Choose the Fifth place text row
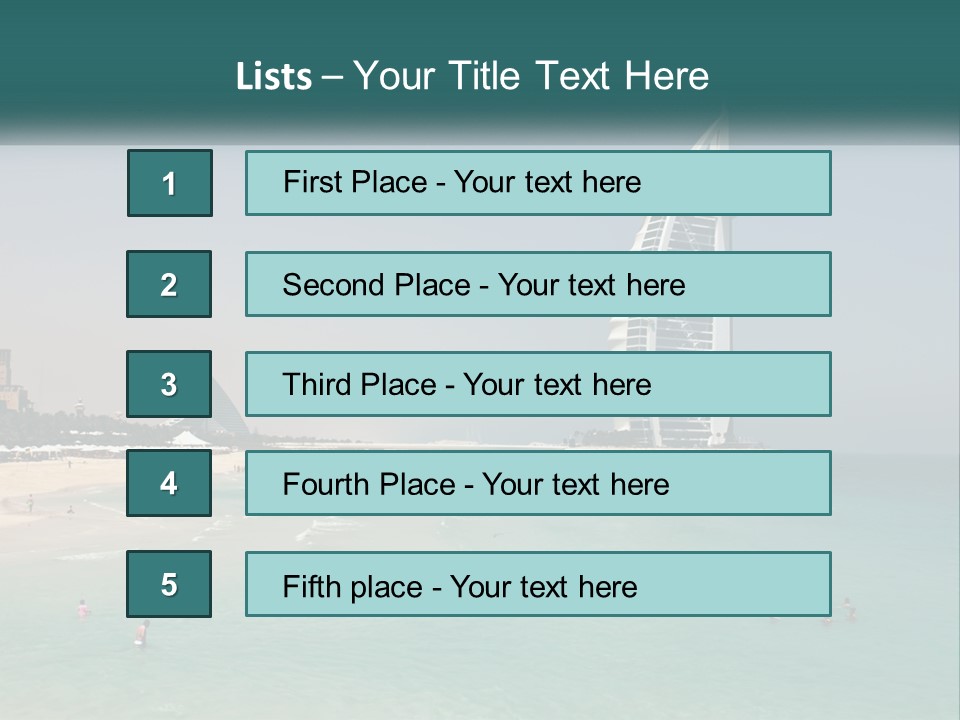 (538, 584)
